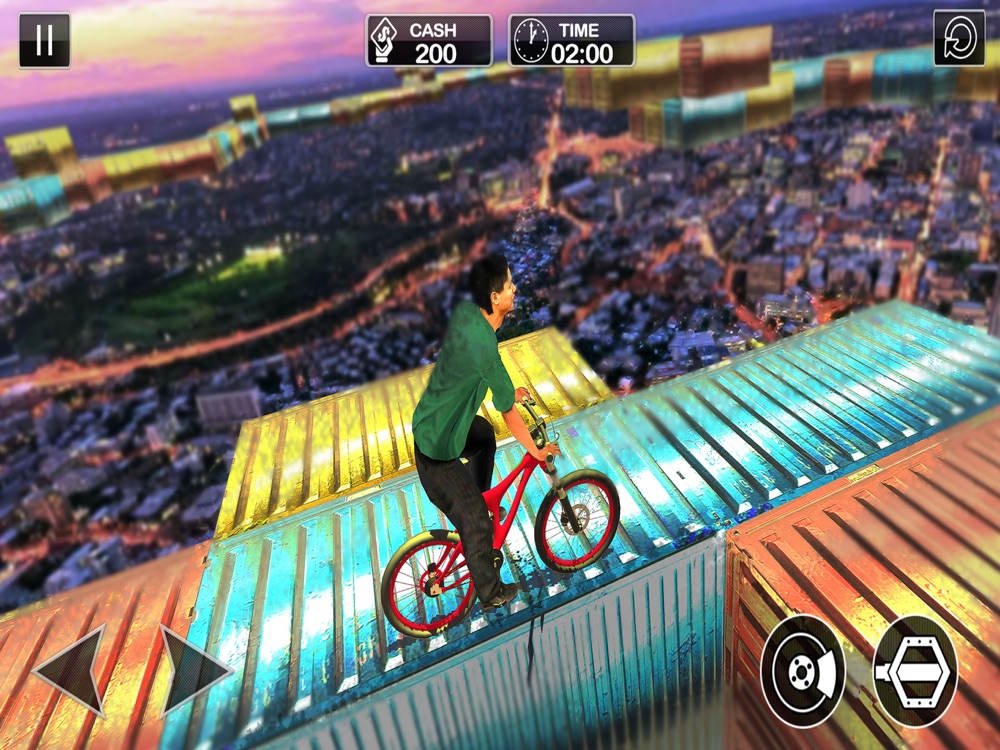Tap the restart level button

click(x=958, y=39)
